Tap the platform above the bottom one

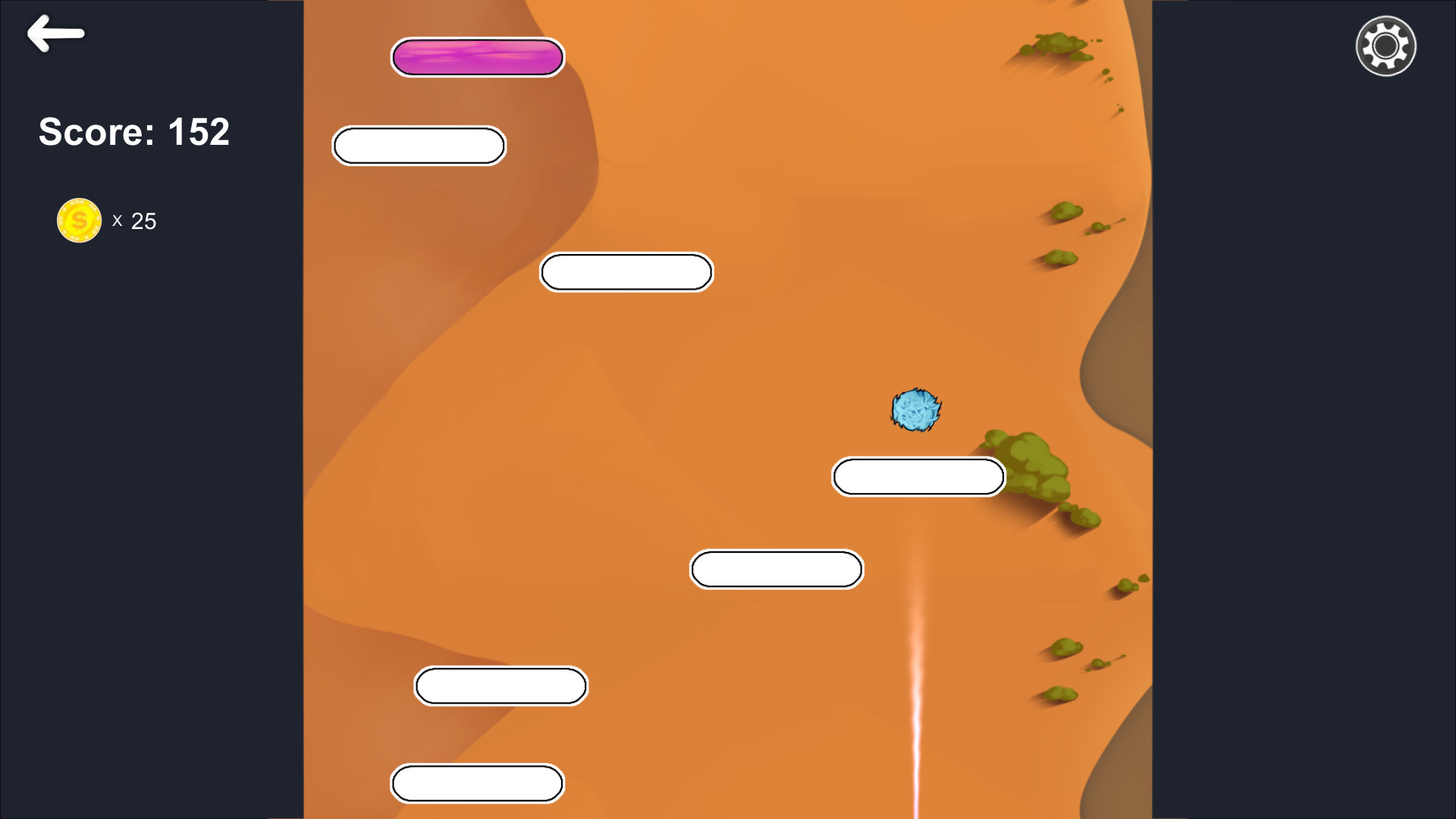coord(500,686)
